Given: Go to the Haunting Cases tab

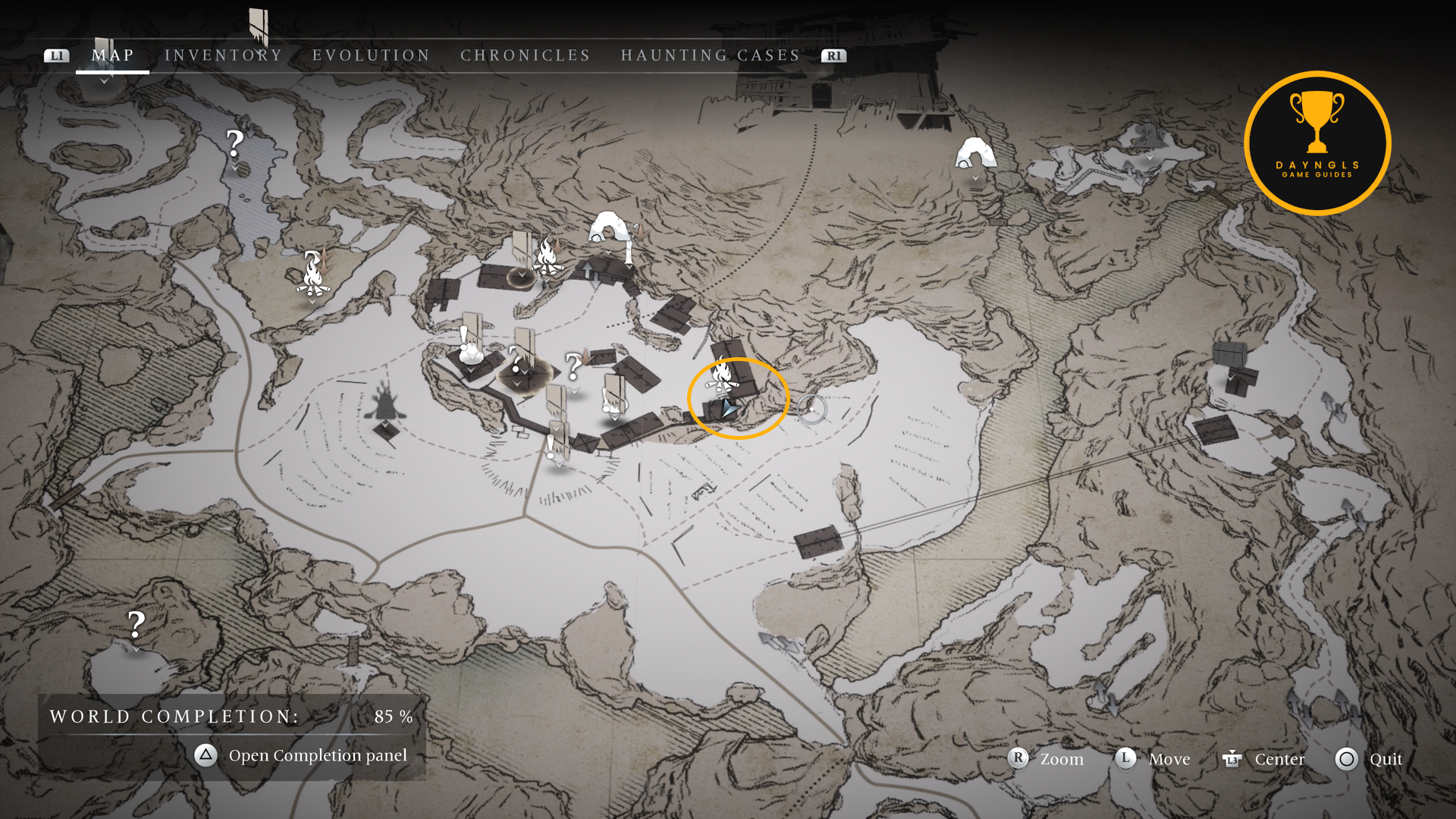Looking at the screenshot, I should [710, 55].
